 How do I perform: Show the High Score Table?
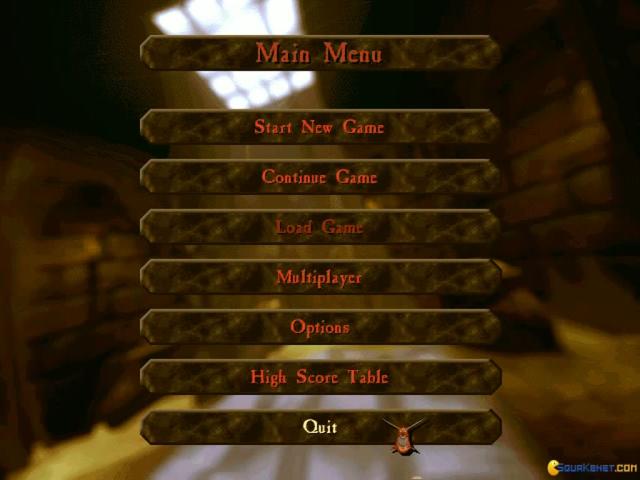(320, 377)
